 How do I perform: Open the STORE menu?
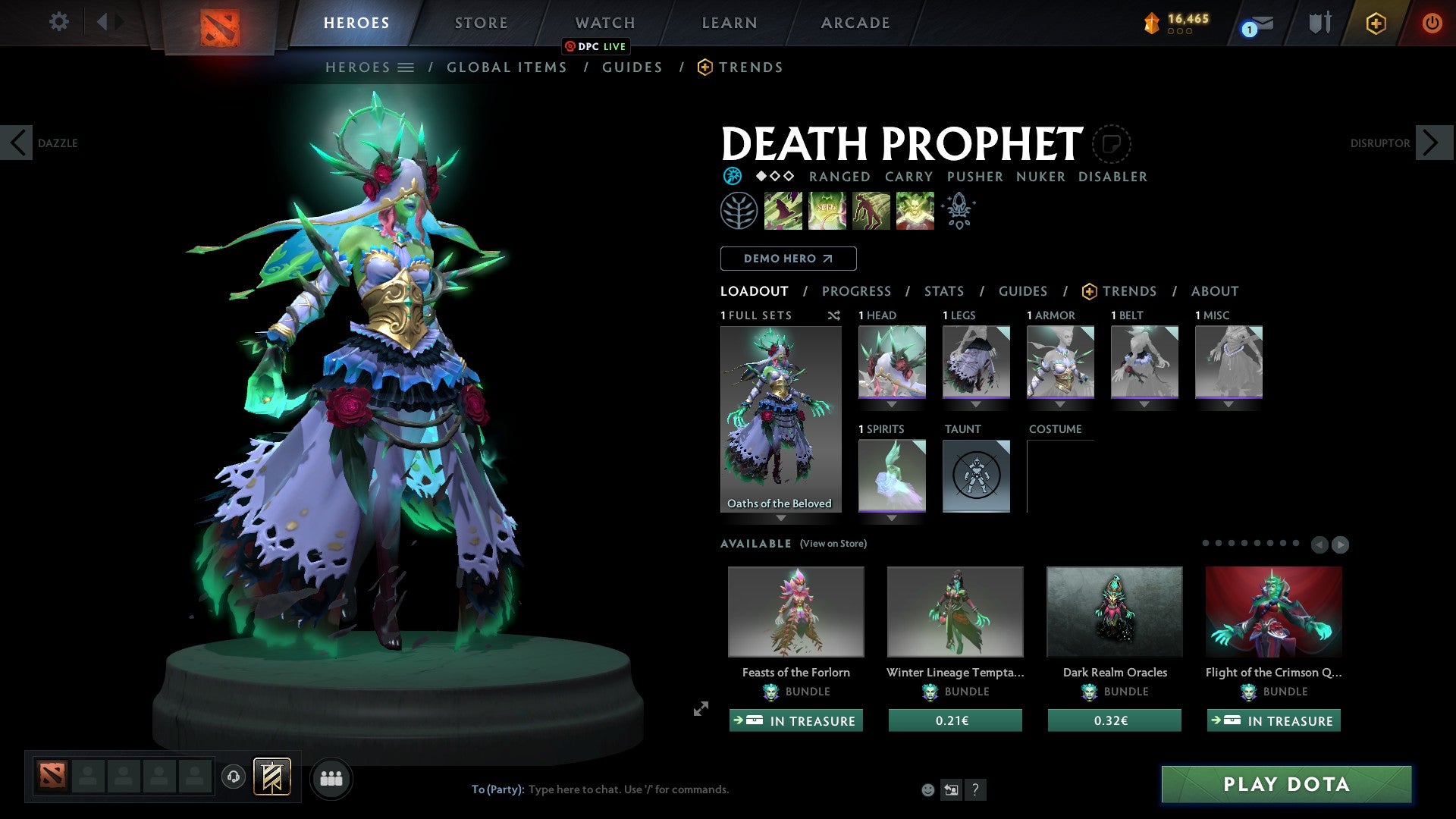click(x=481, y=22)
